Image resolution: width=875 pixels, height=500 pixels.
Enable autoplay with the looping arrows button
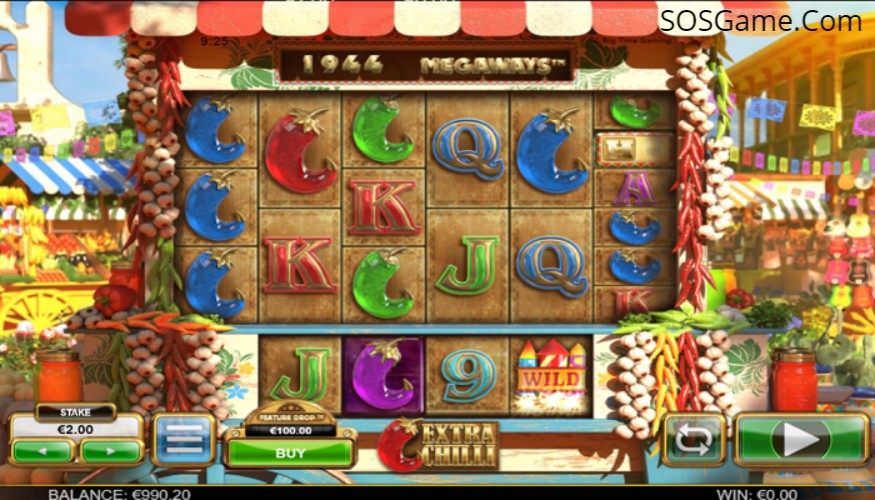point(694,440)
